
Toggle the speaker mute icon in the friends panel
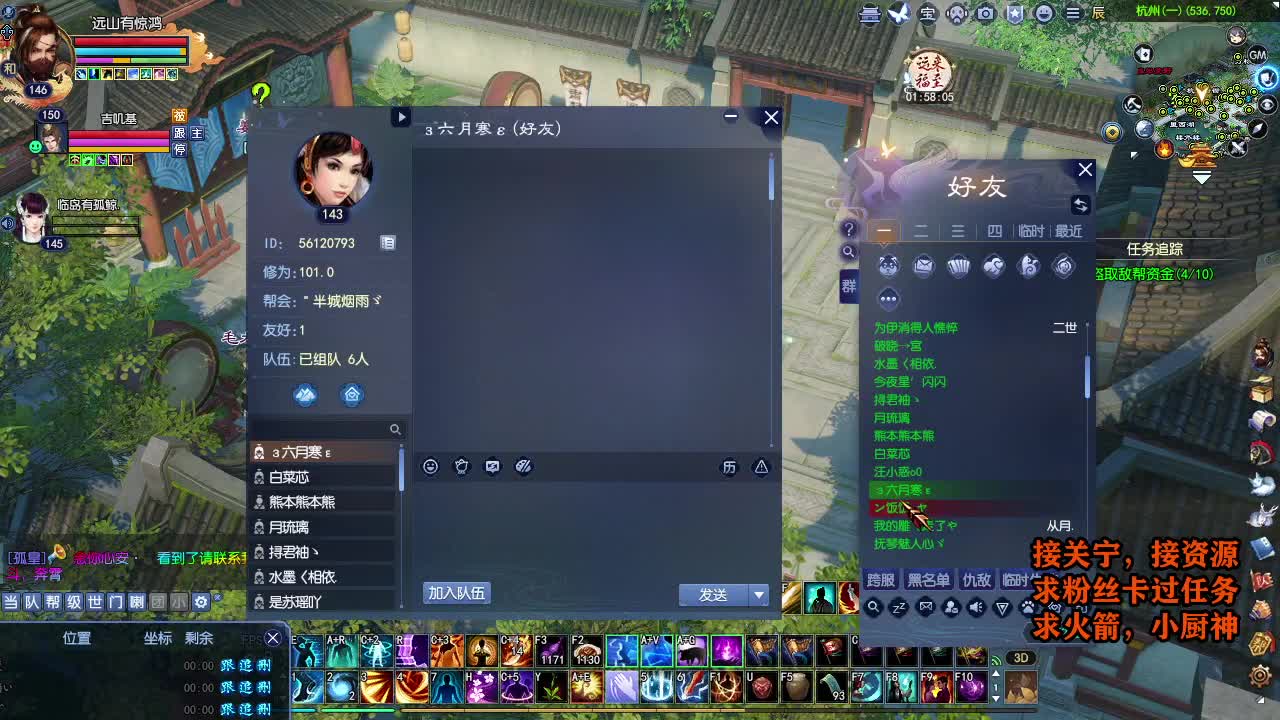(975, 608)
